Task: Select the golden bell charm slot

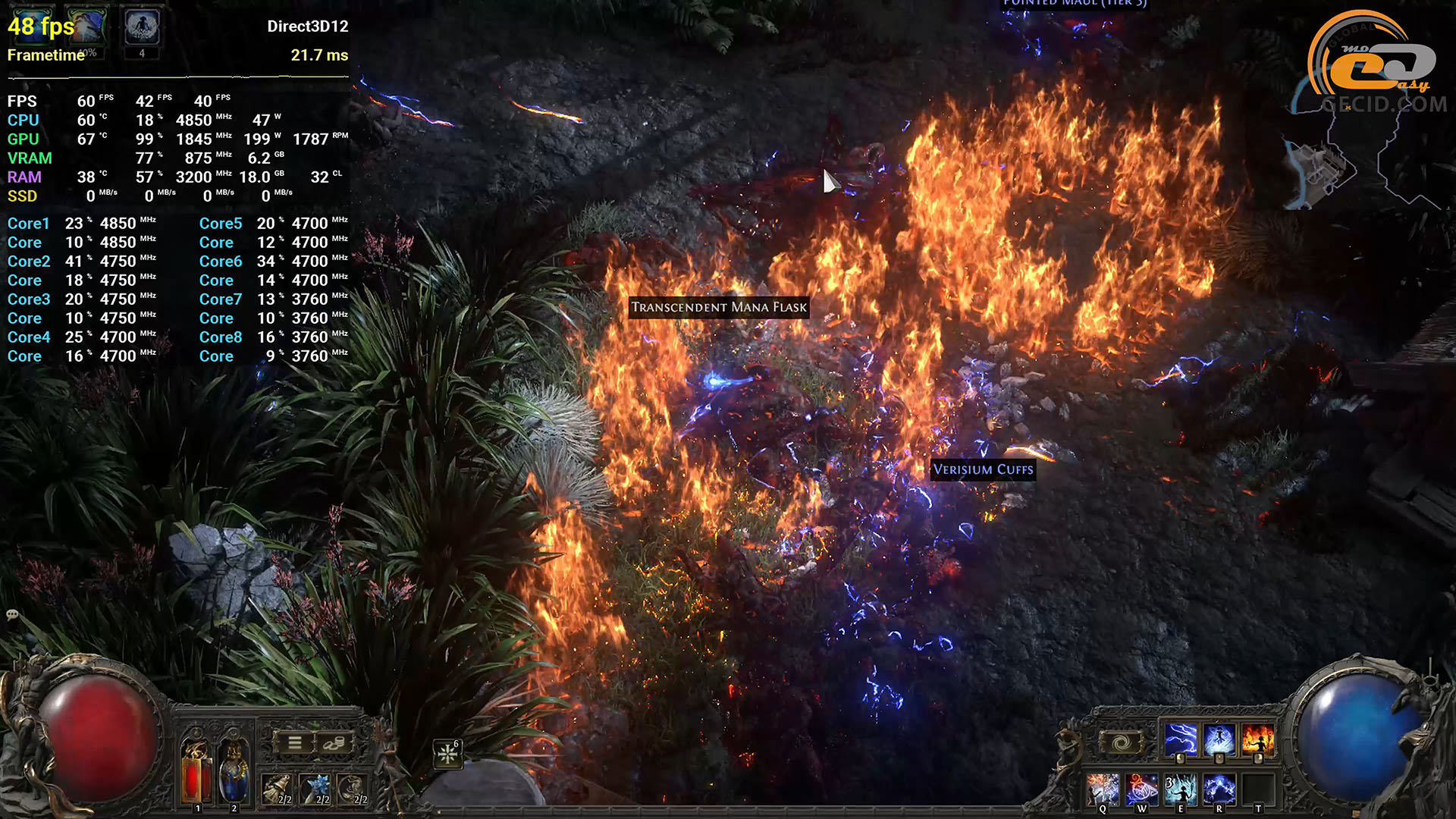Action: click(x=278, y=789)
